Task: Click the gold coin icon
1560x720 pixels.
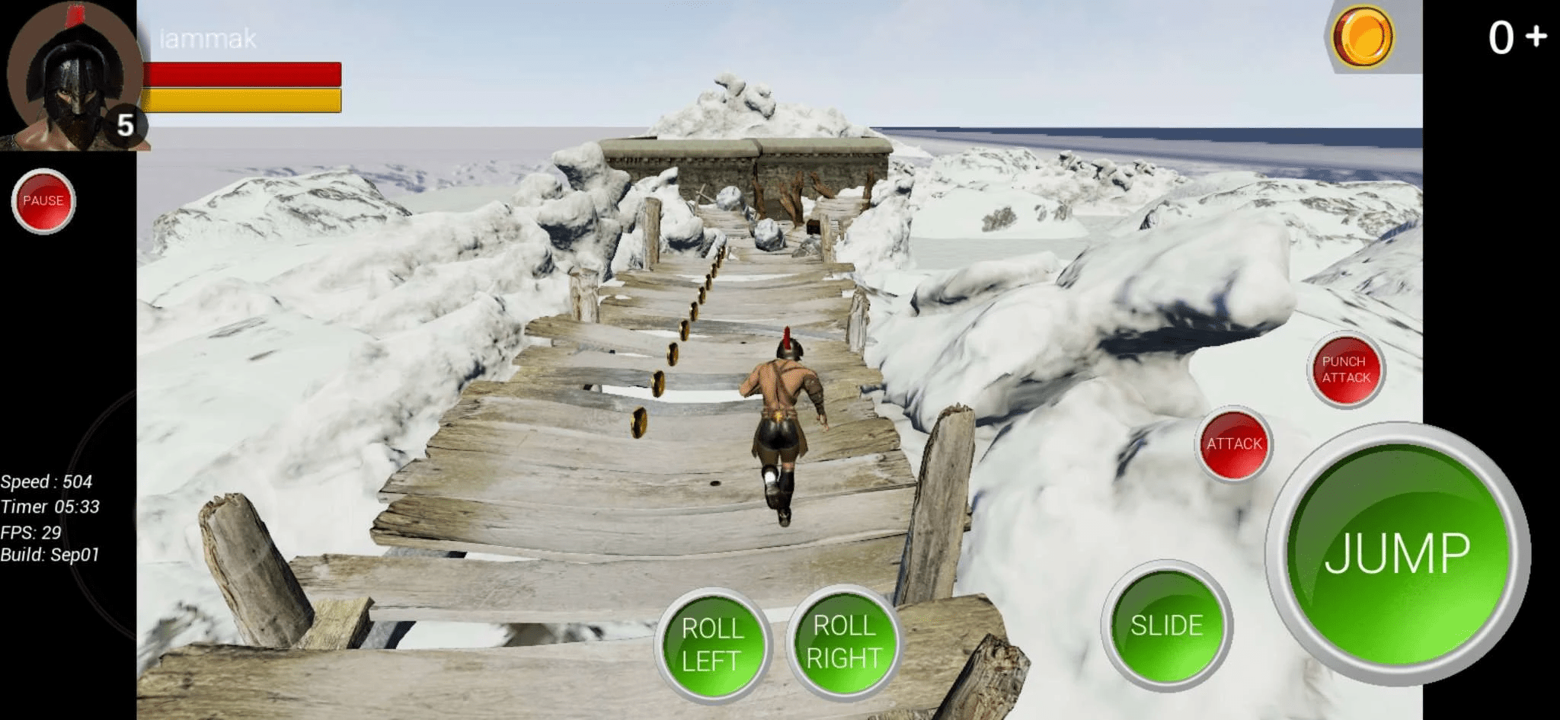Action: [x=1362, y=37]
